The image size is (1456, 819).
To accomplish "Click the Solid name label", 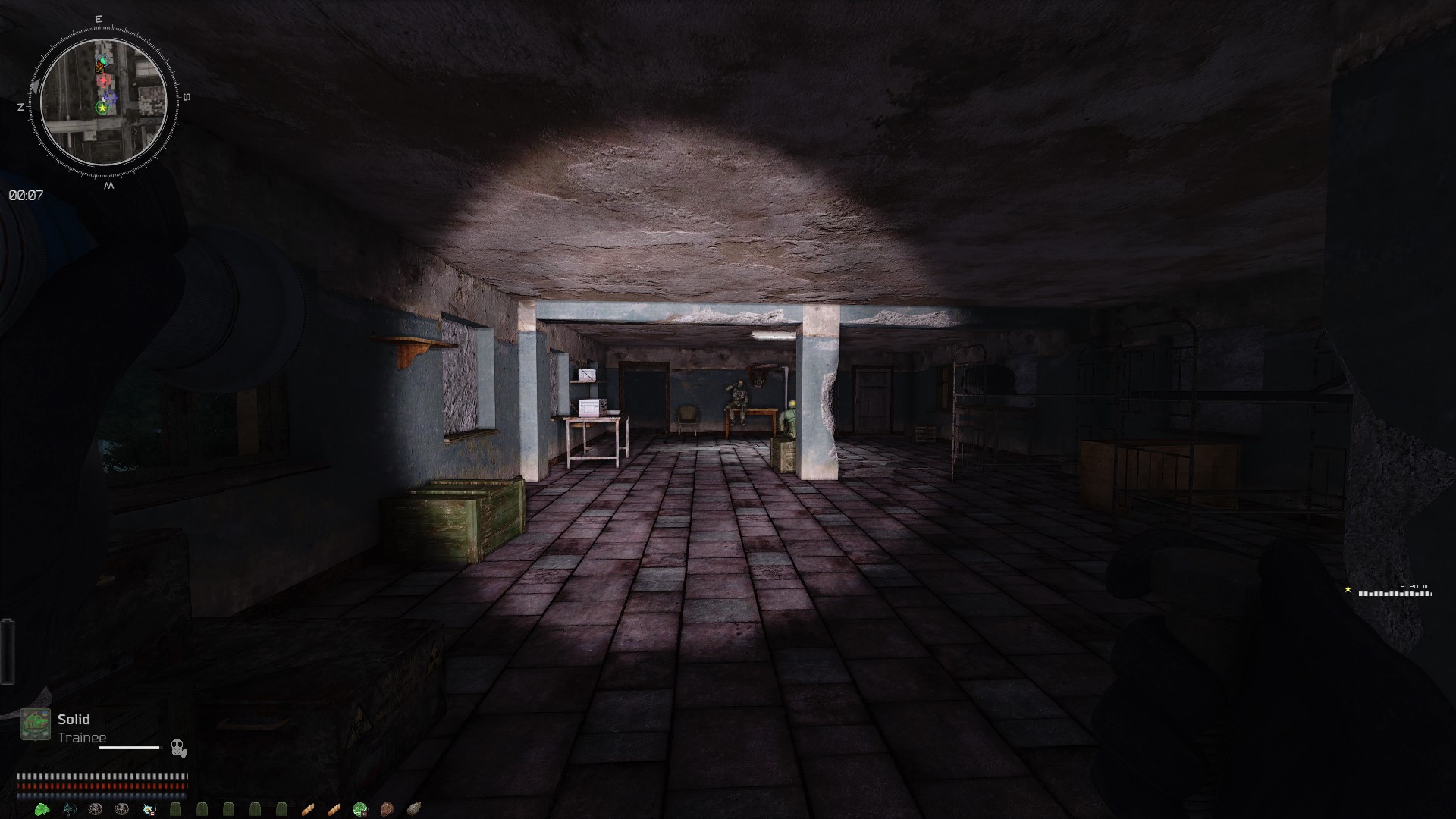I will click(x=74, y=720).
